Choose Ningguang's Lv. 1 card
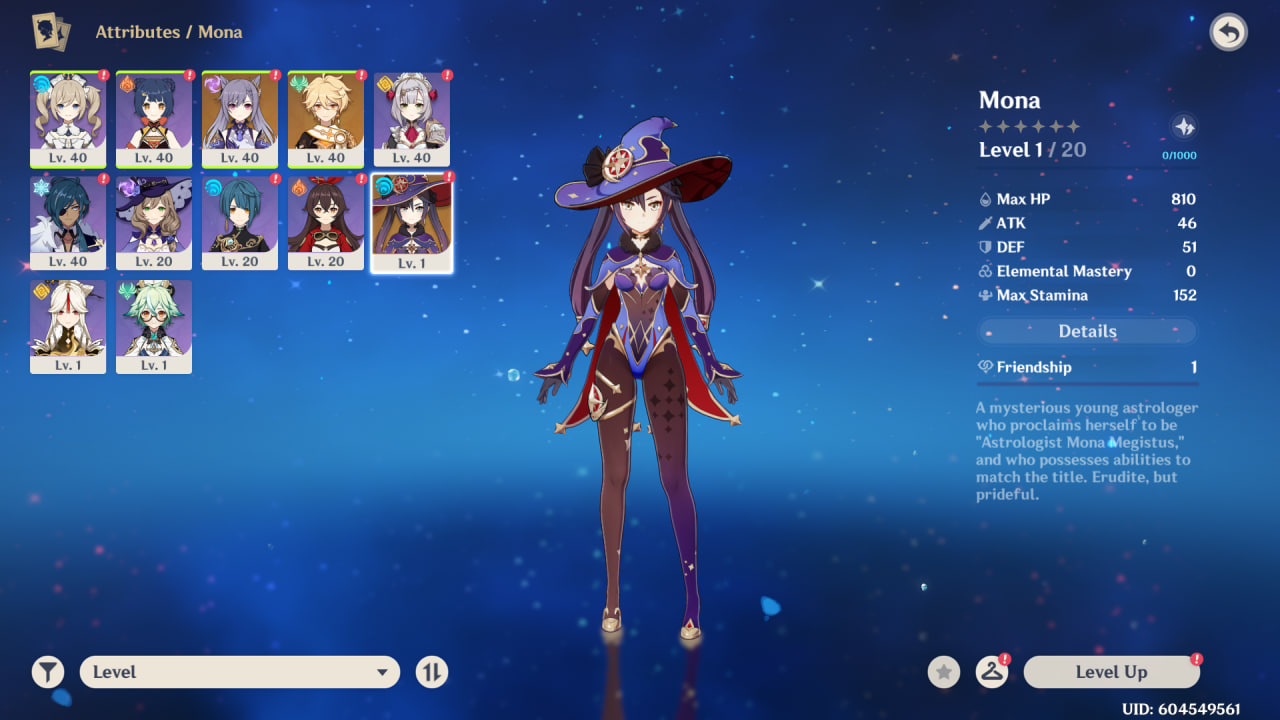1280x720 pixels. 68,326
